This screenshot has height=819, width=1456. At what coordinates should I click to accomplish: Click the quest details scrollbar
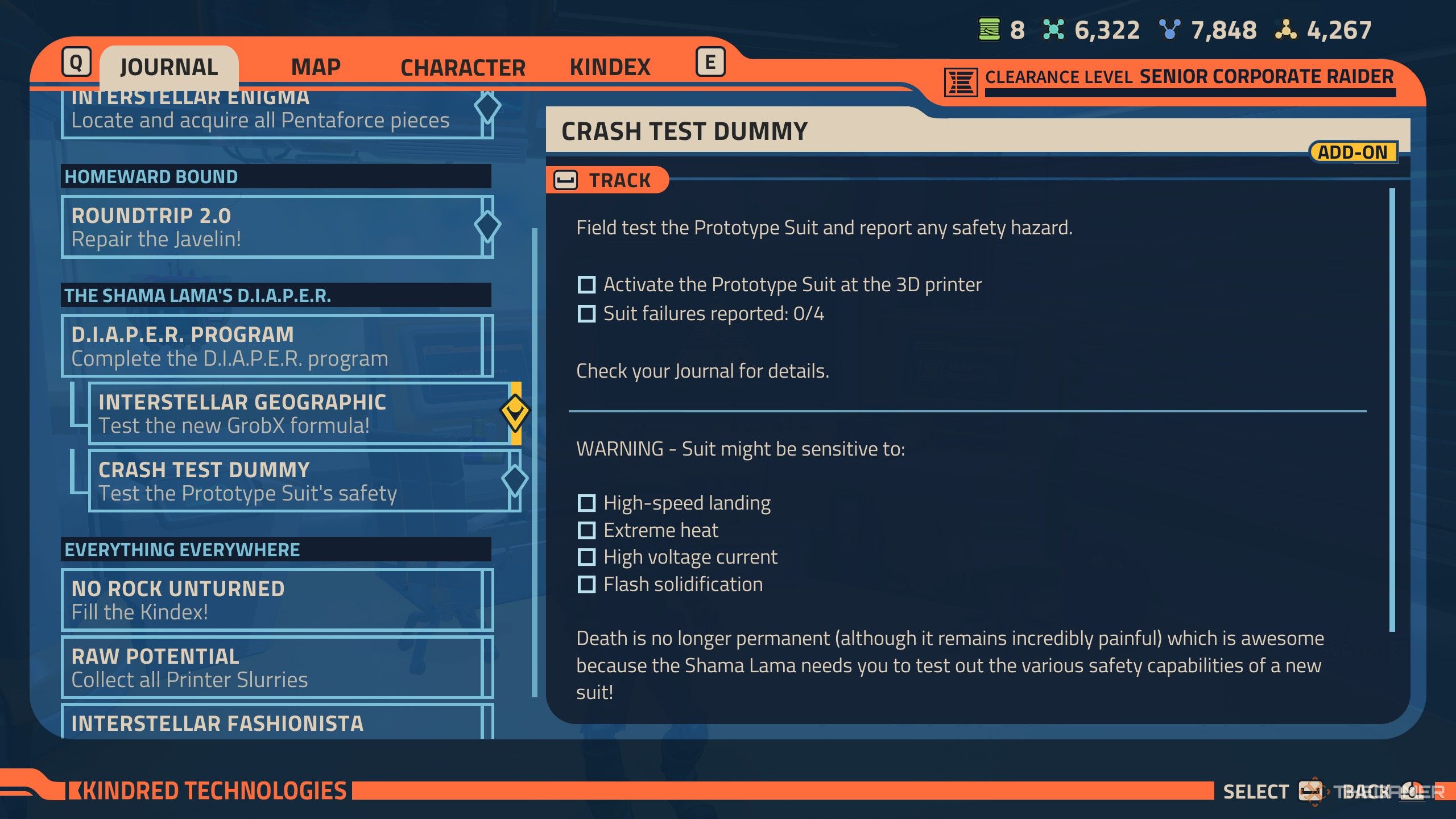pos(1392,409)
